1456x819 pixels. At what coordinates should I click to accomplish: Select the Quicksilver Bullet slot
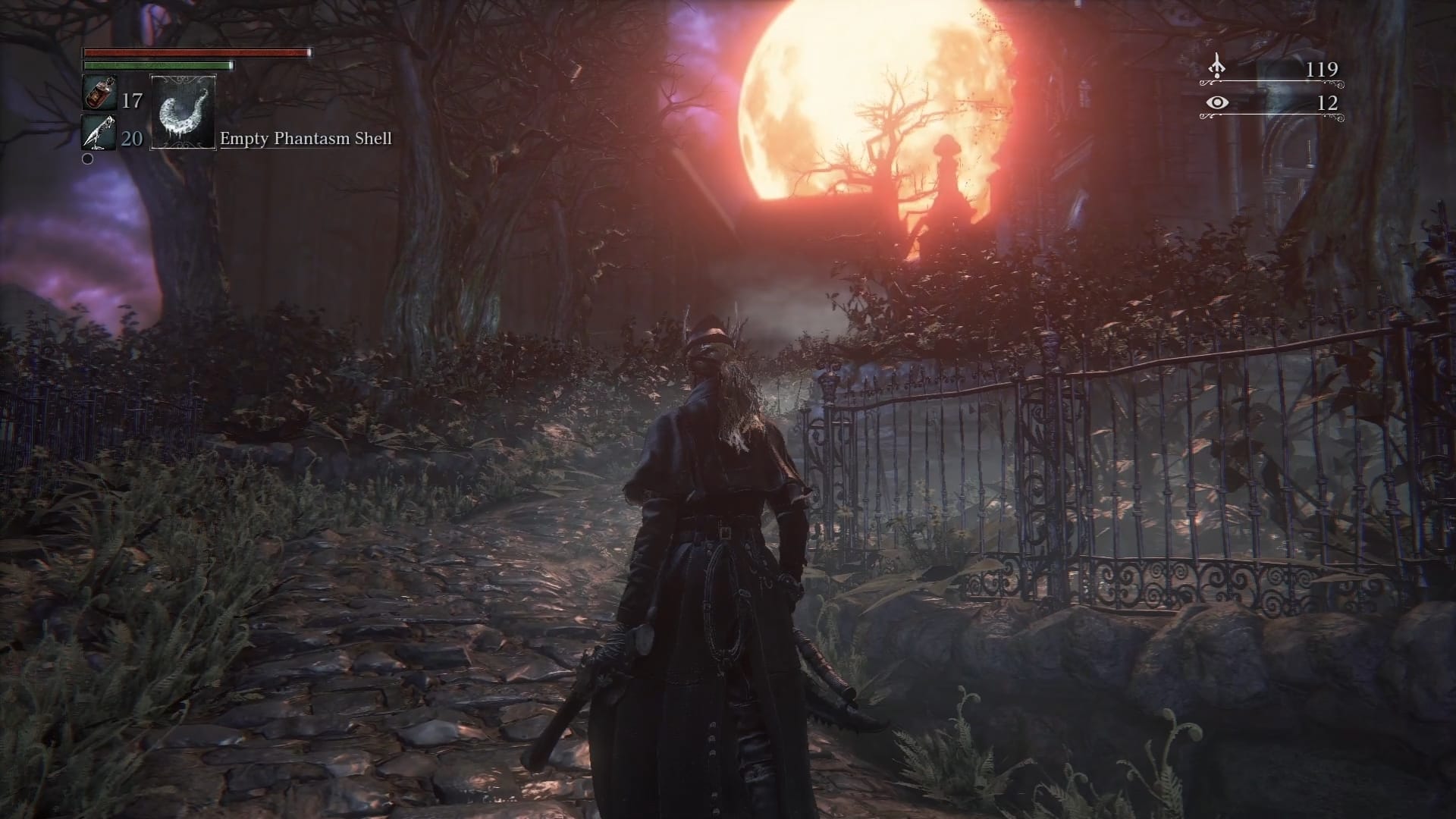[x=99, y=133]
